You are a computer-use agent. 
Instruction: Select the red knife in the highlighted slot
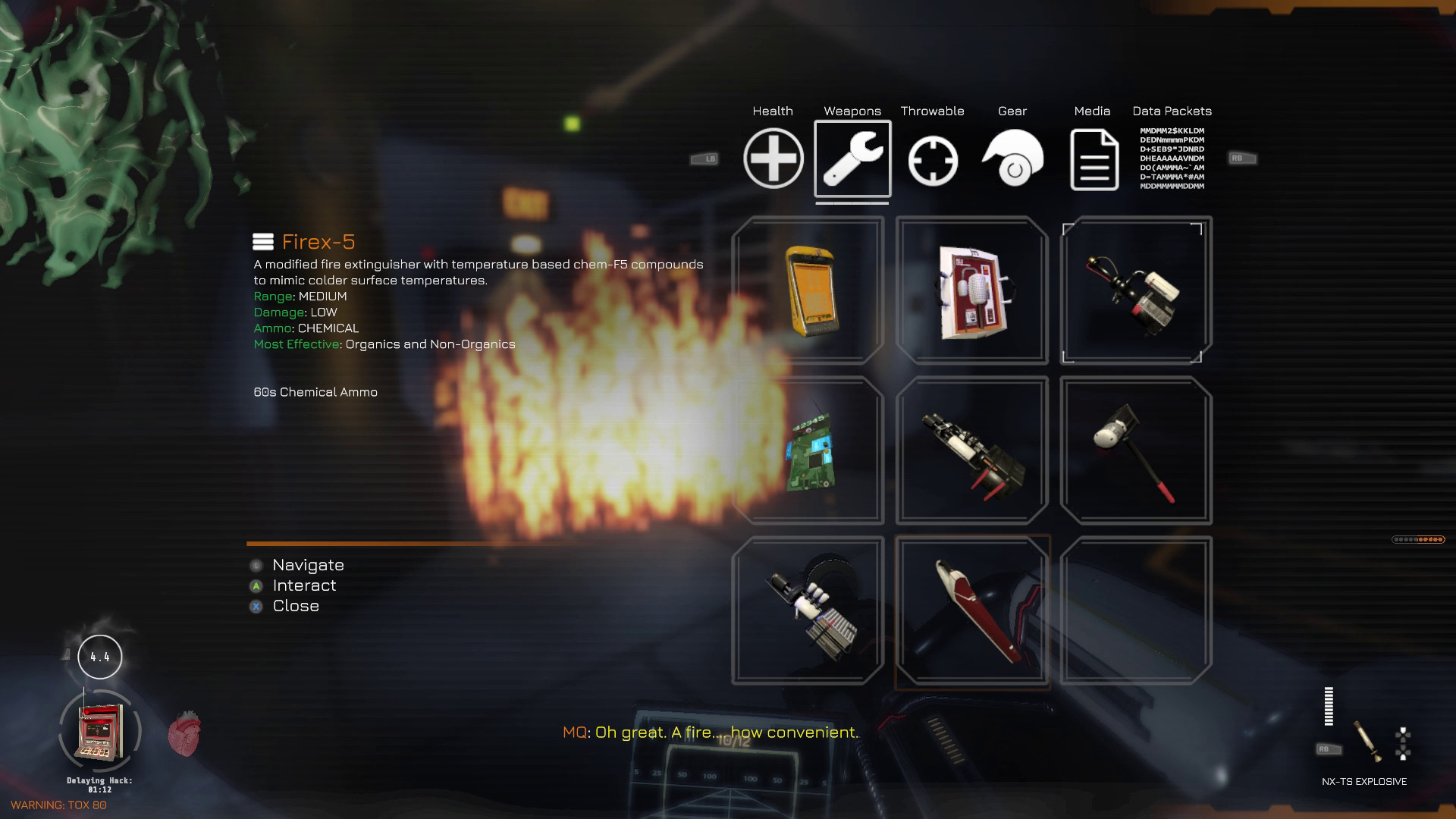(x=972, y=610)
